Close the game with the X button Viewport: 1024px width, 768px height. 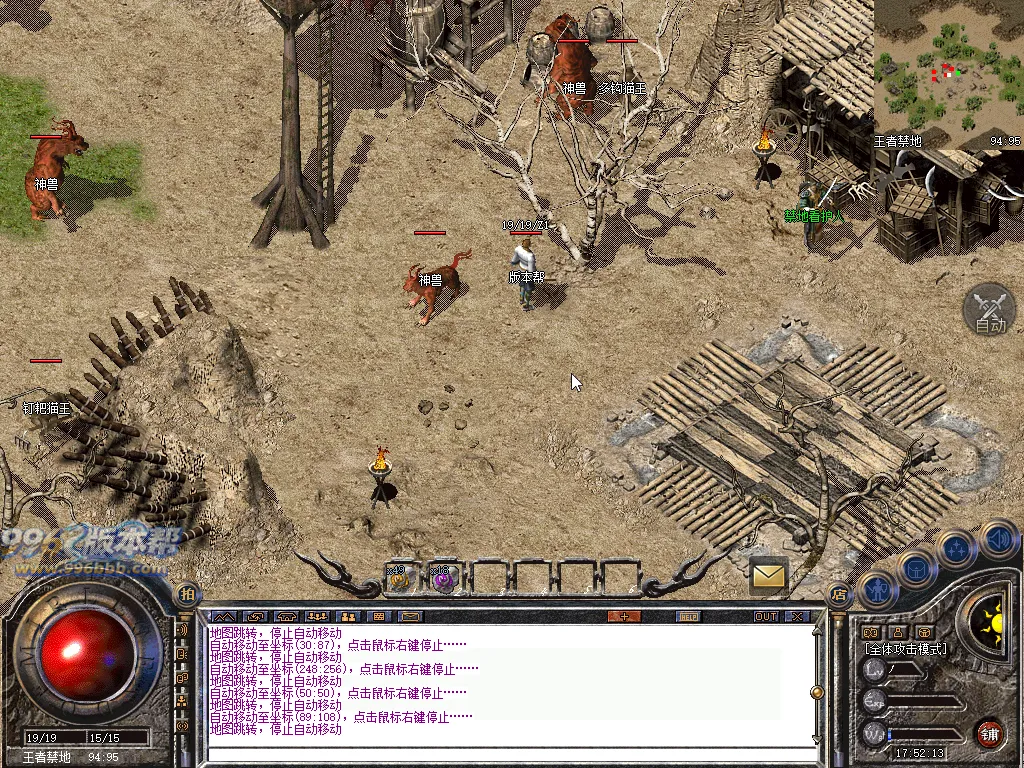(x=797, y=616)
